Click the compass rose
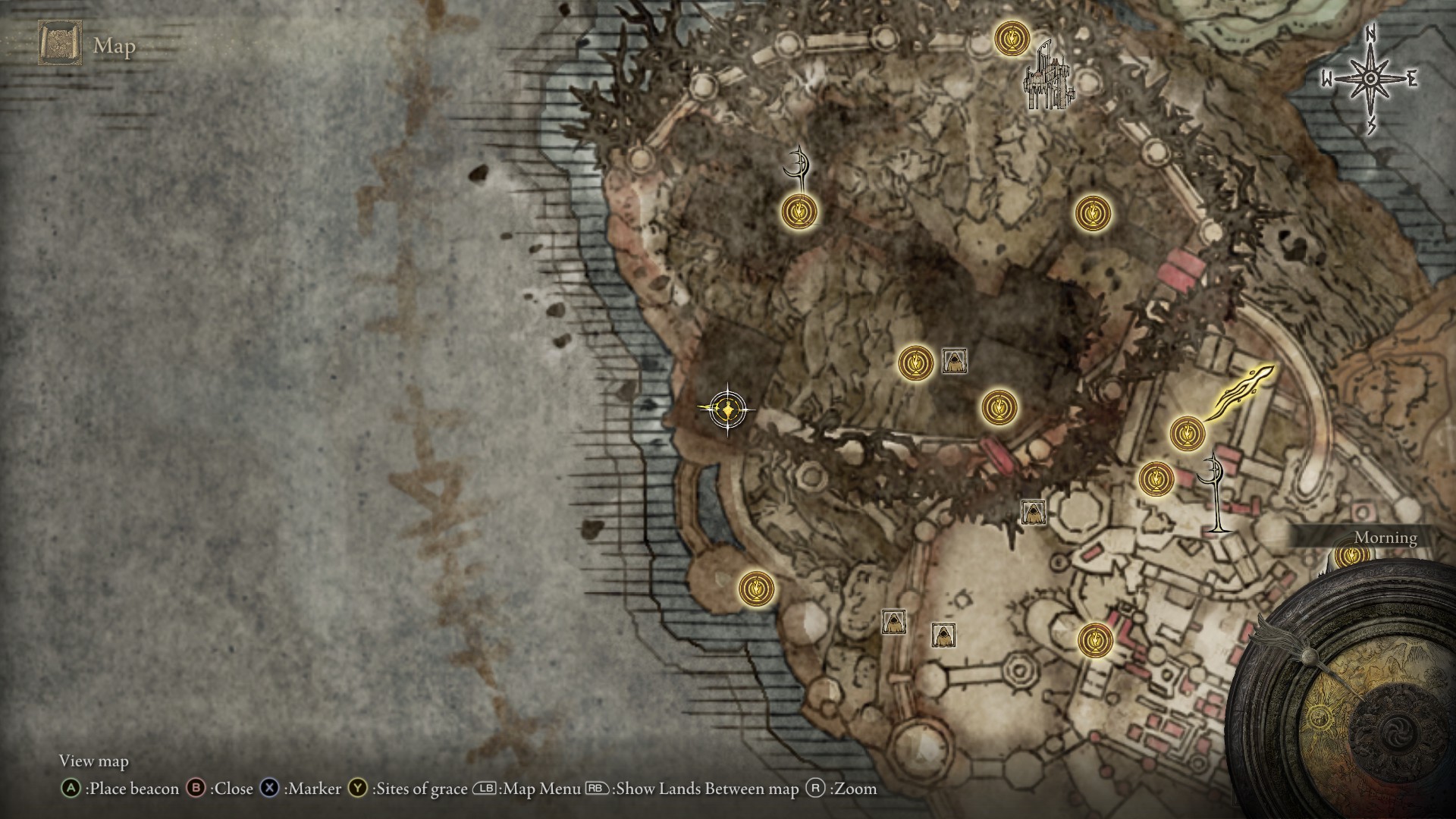This screenshot has height=819, width=1456. pos(1370,80)
